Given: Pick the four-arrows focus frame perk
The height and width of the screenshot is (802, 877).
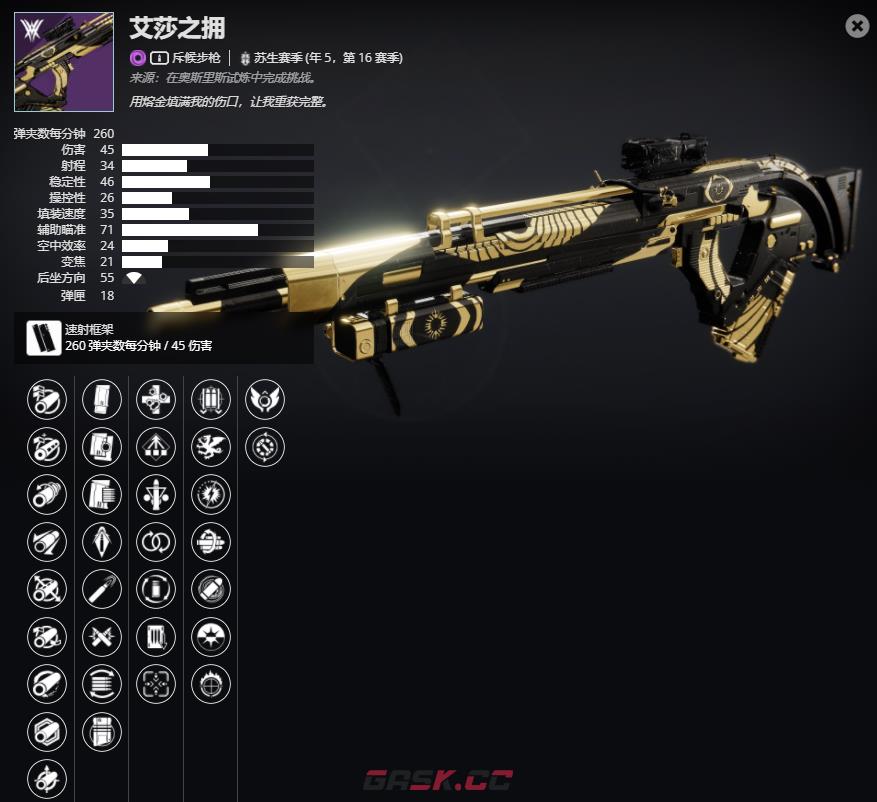Looking at the screenshot, I should pyautogui.click(x=156, y=684).
